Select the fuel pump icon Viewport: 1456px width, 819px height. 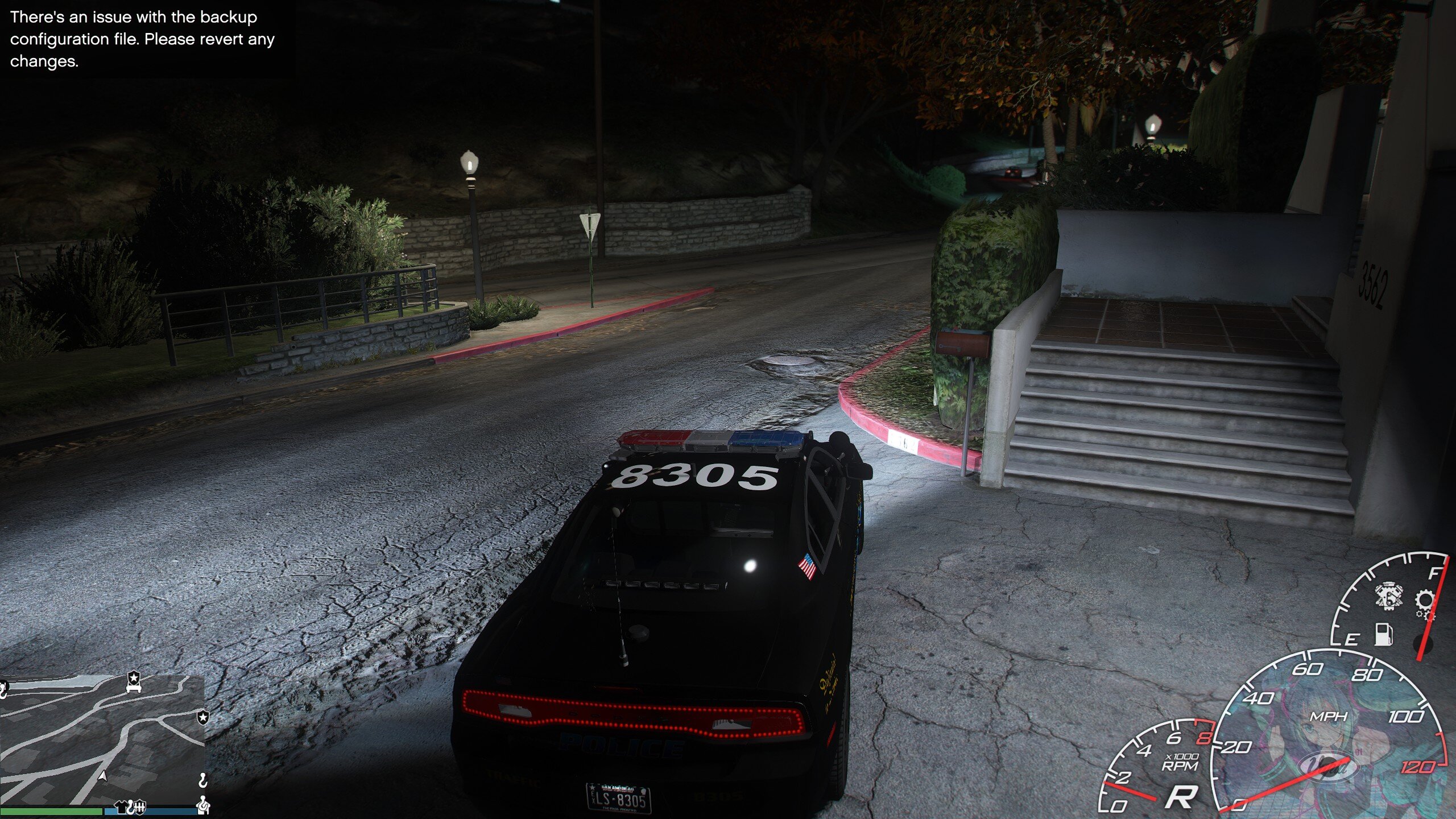[1384, 634]
